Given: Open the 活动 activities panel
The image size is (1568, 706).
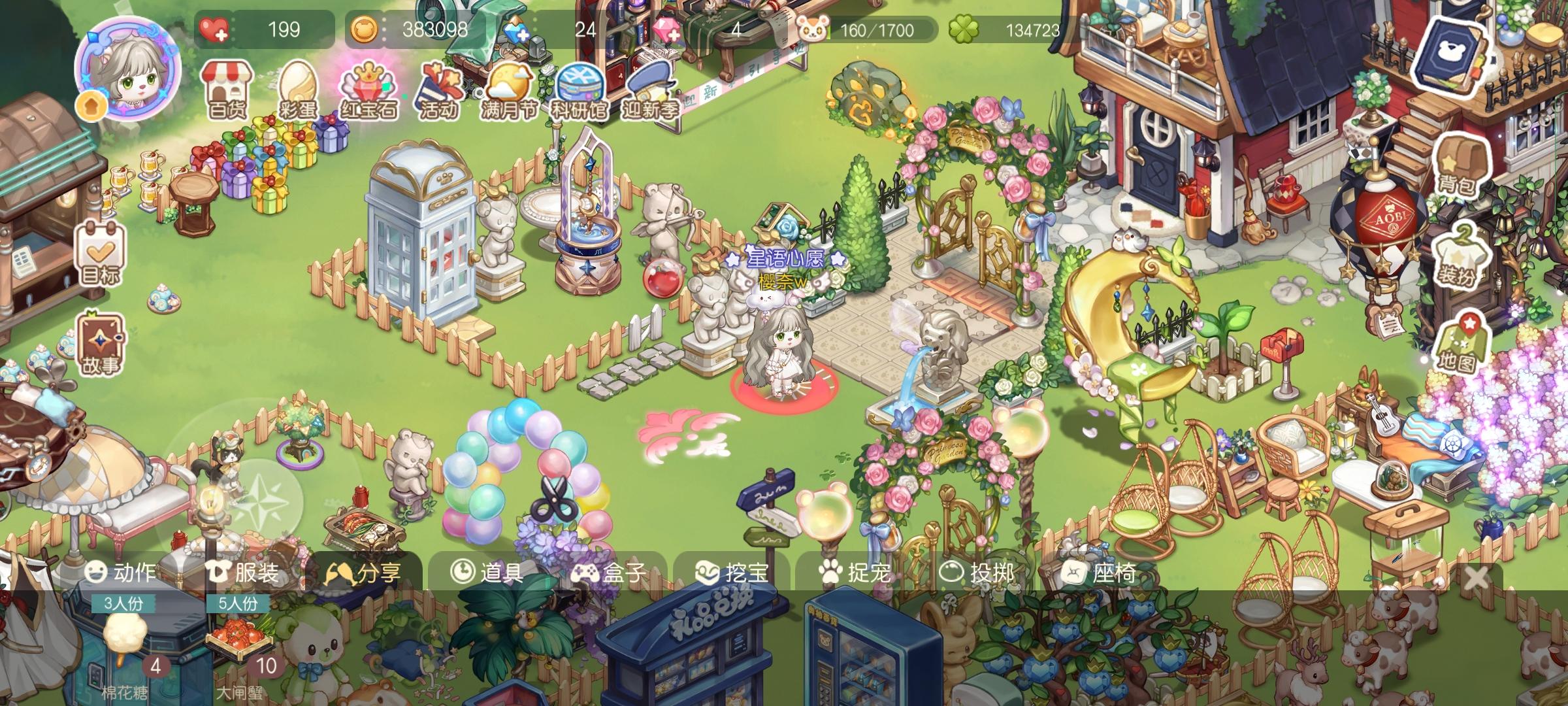Looking at the screenshot, I should pos(439,88).
